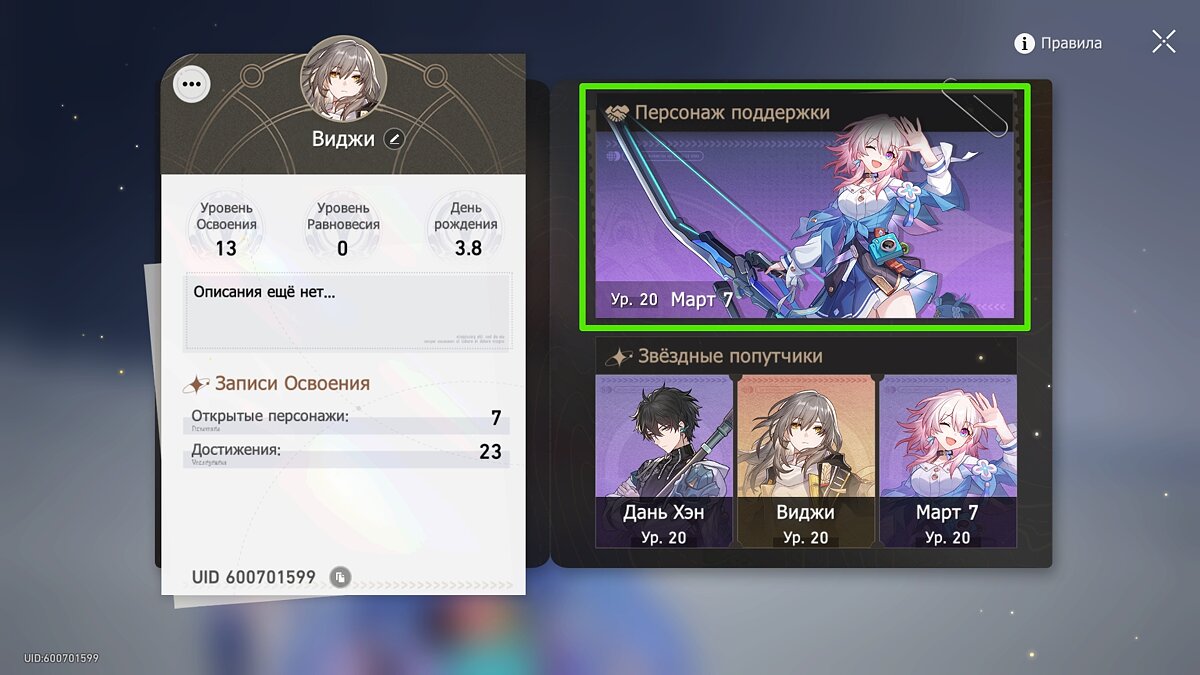
Task: Open the Правила info panel
Action: (x=1058, y=43)
